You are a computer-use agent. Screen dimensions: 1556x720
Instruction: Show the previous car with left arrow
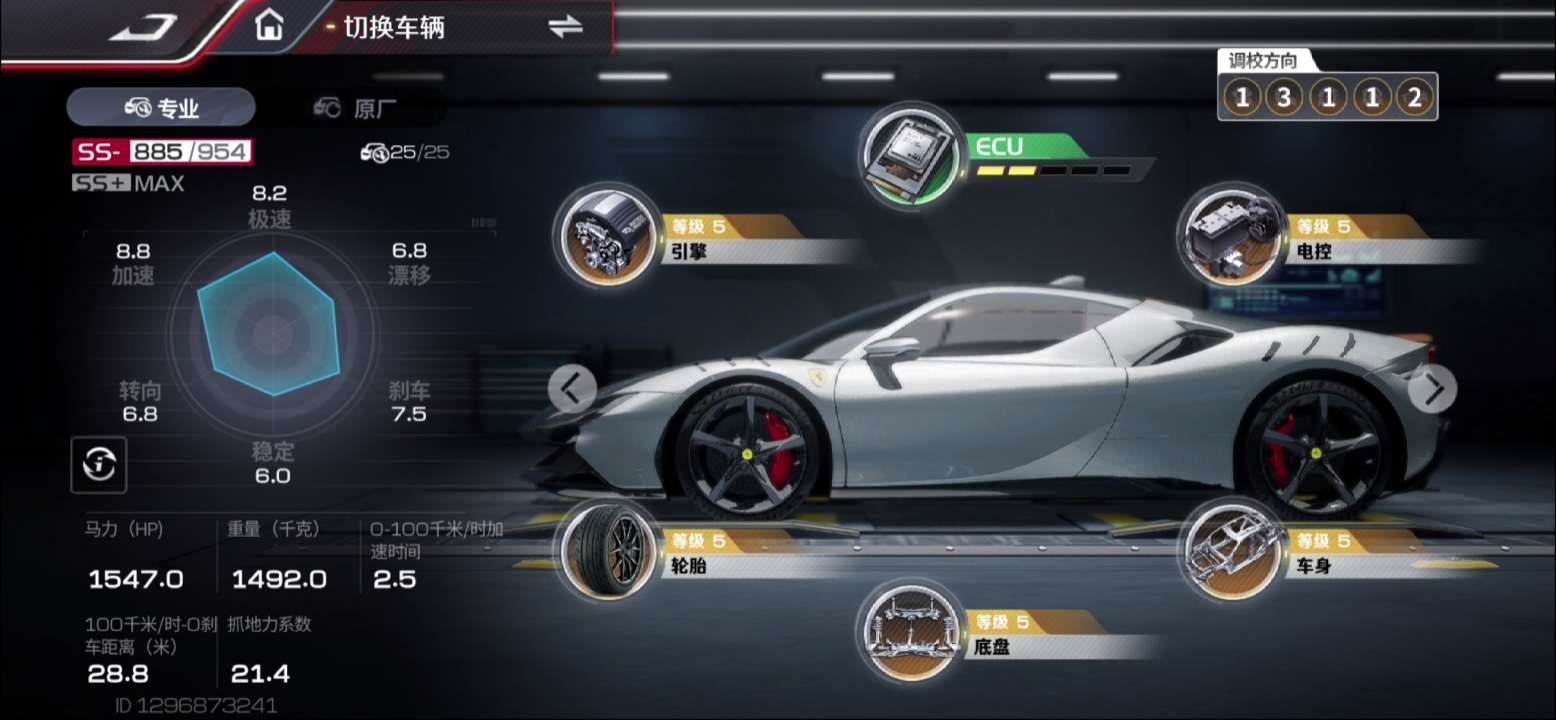[572, 388]
